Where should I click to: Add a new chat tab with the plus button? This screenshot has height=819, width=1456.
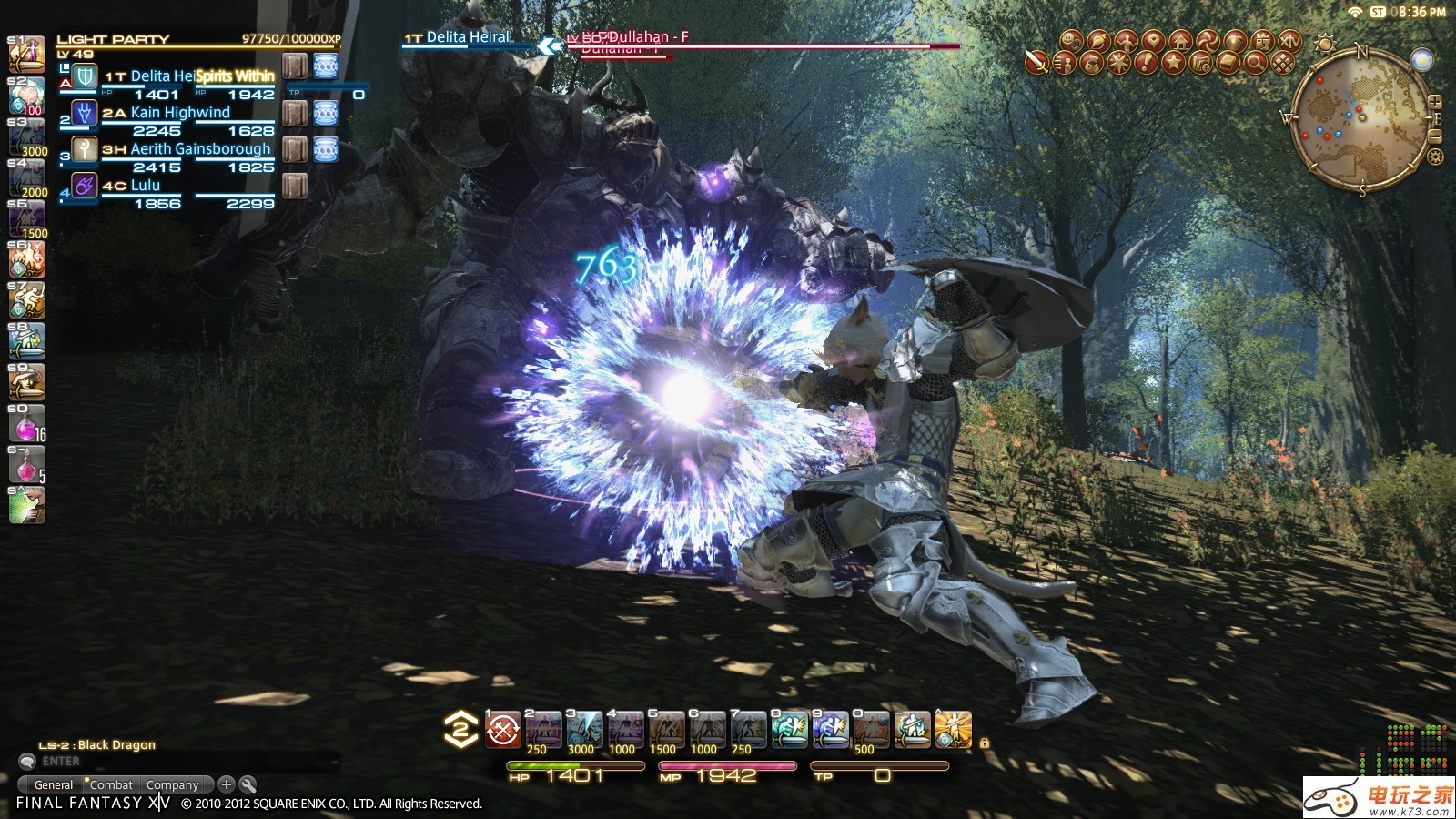[227, 784]
